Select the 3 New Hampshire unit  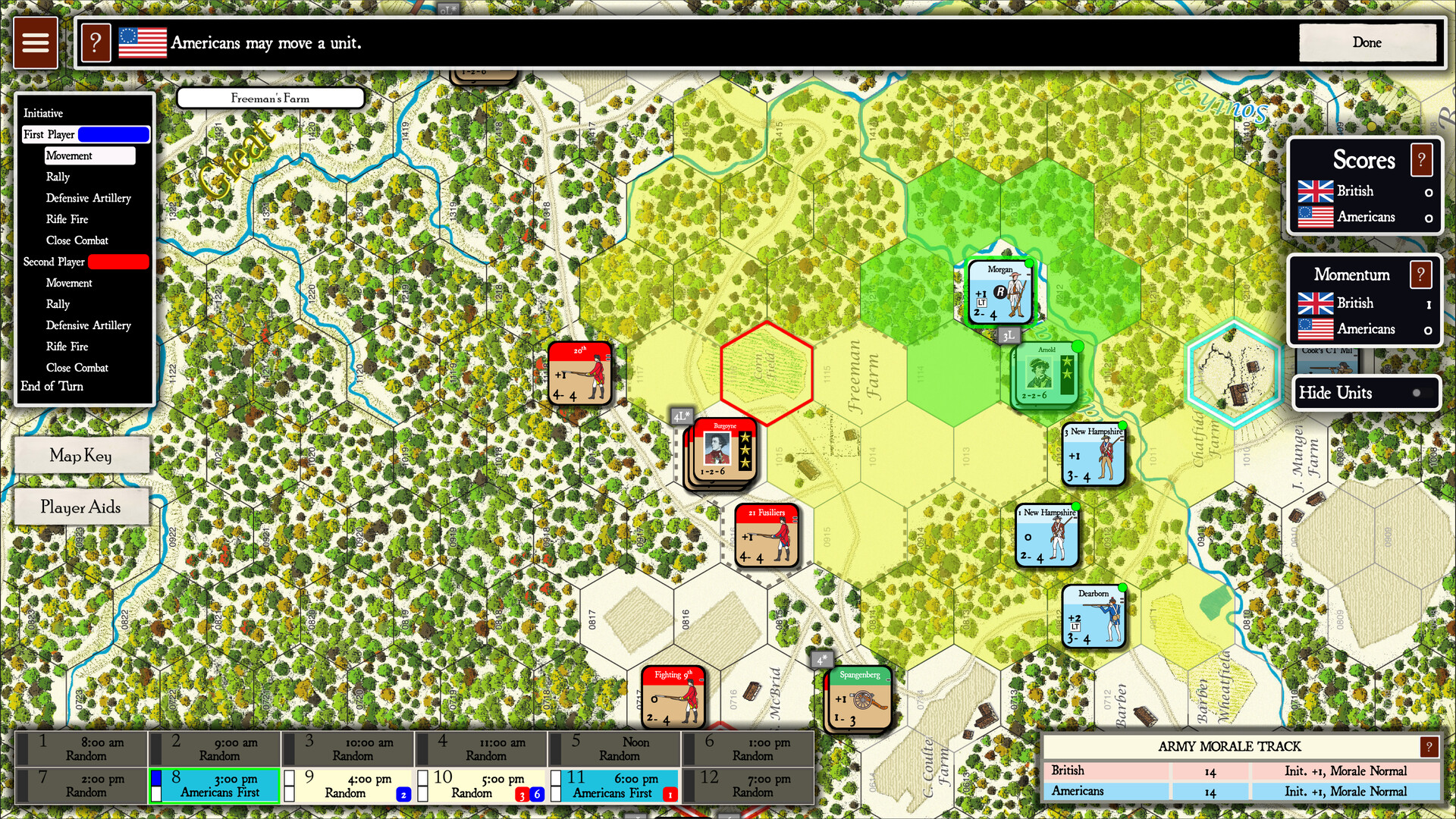pos(1094,454)
